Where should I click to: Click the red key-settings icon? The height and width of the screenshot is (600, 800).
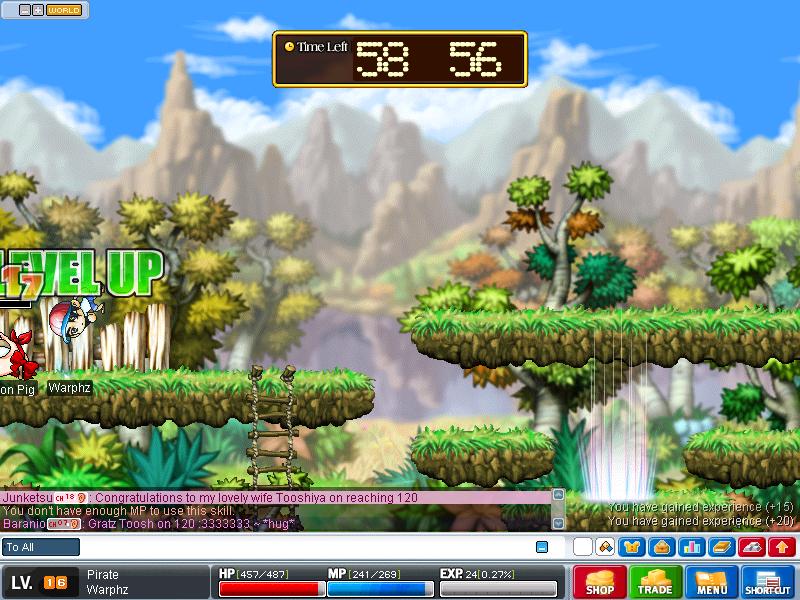tap(754, 547)
